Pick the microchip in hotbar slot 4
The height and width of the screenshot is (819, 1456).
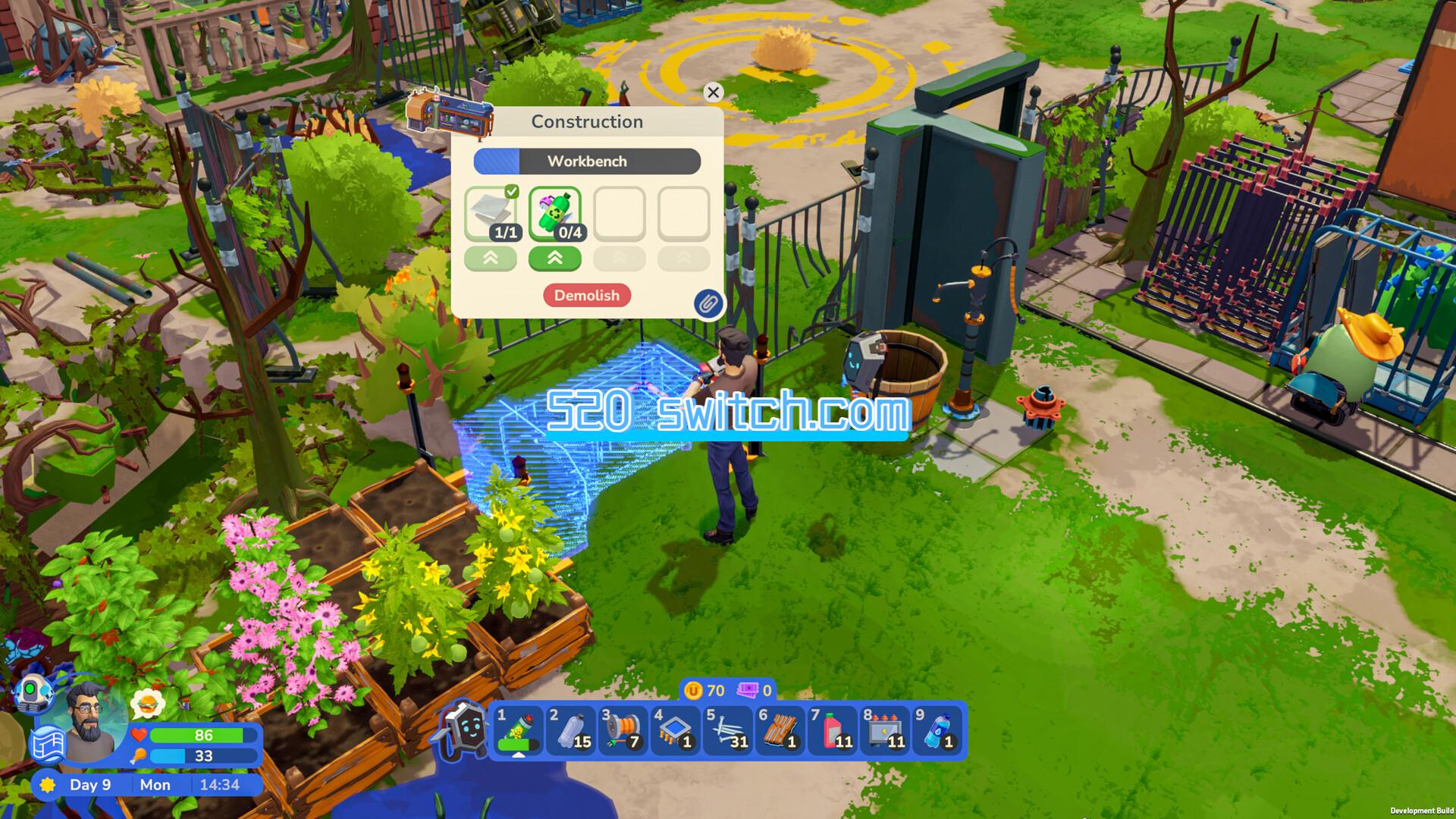[676, 731]
